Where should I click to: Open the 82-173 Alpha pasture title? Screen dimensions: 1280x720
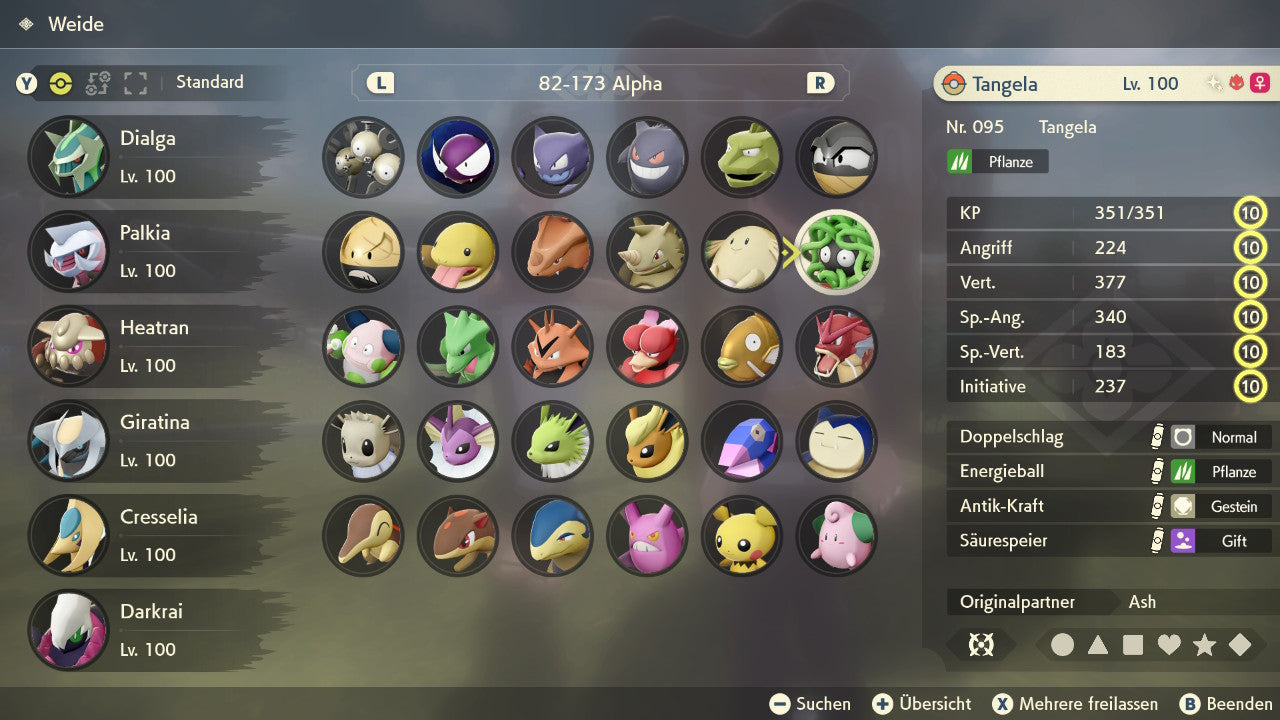tap(600, 83)
